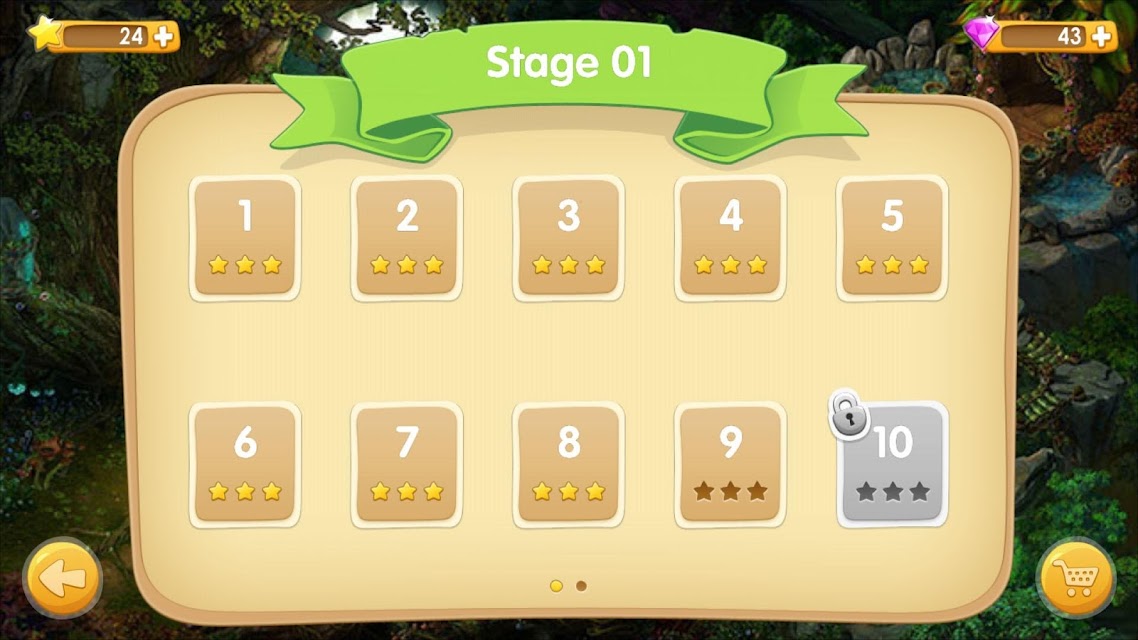Play level 6
Viewport: 1138px width, 640px height.
[245, 464]
